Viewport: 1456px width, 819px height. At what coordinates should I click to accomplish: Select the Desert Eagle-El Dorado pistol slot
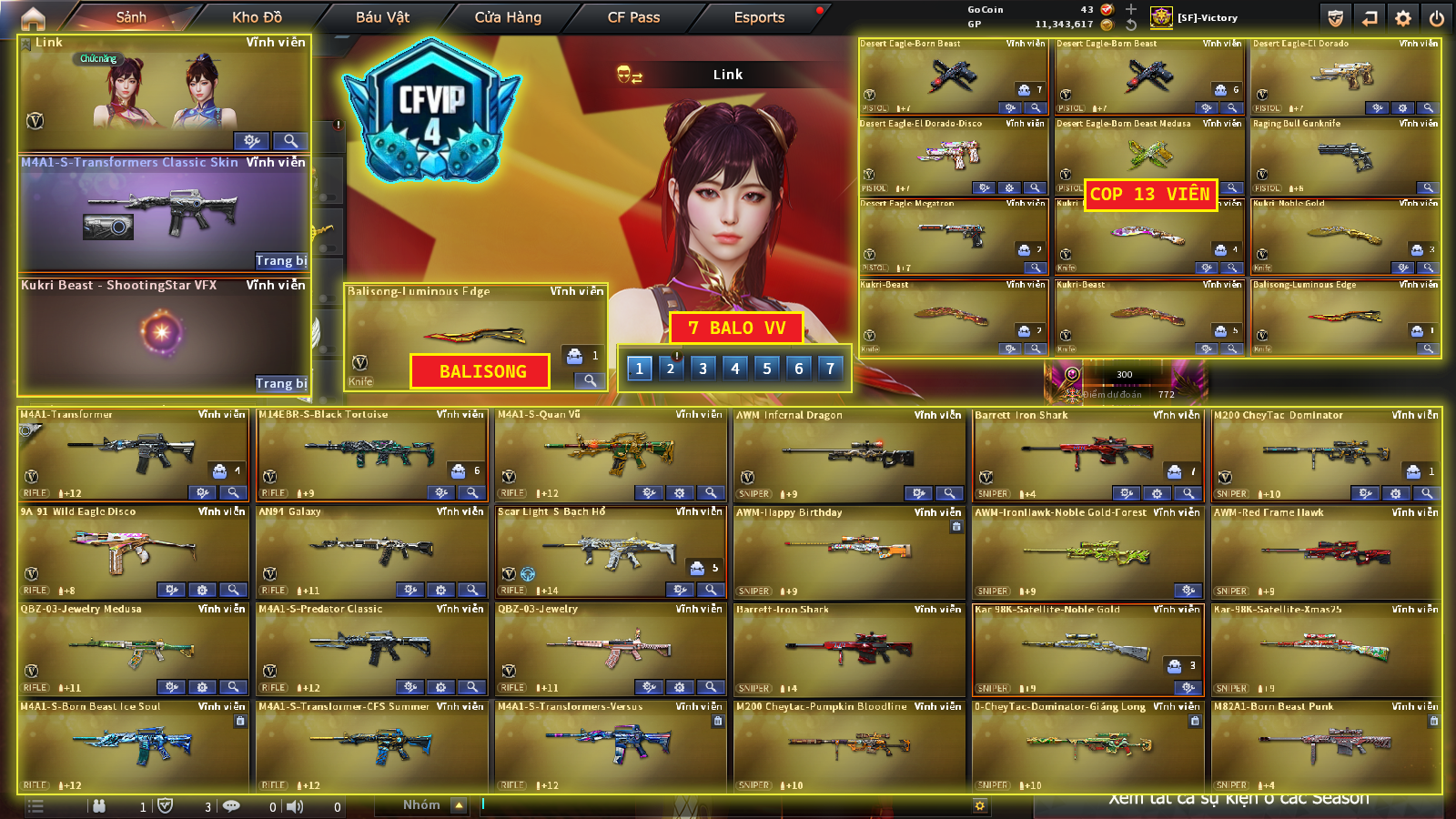(1345, 76)
